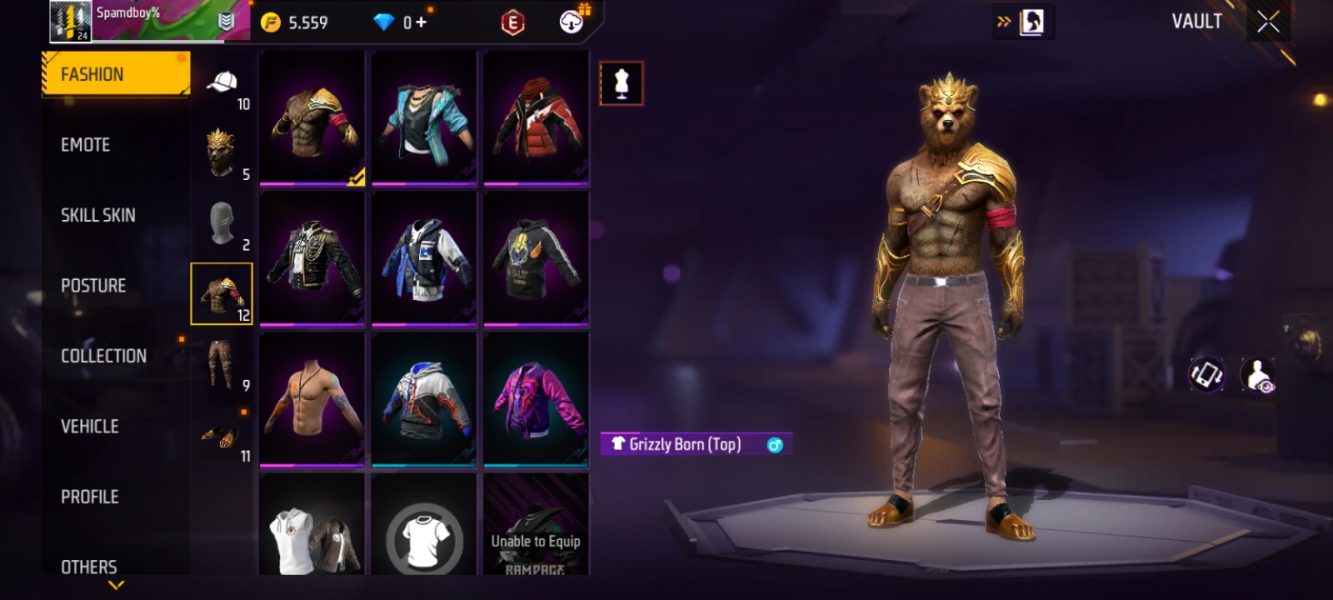Select the Posture menu entry
Screen dimensions: 1333x600
[x=93, y=286]
